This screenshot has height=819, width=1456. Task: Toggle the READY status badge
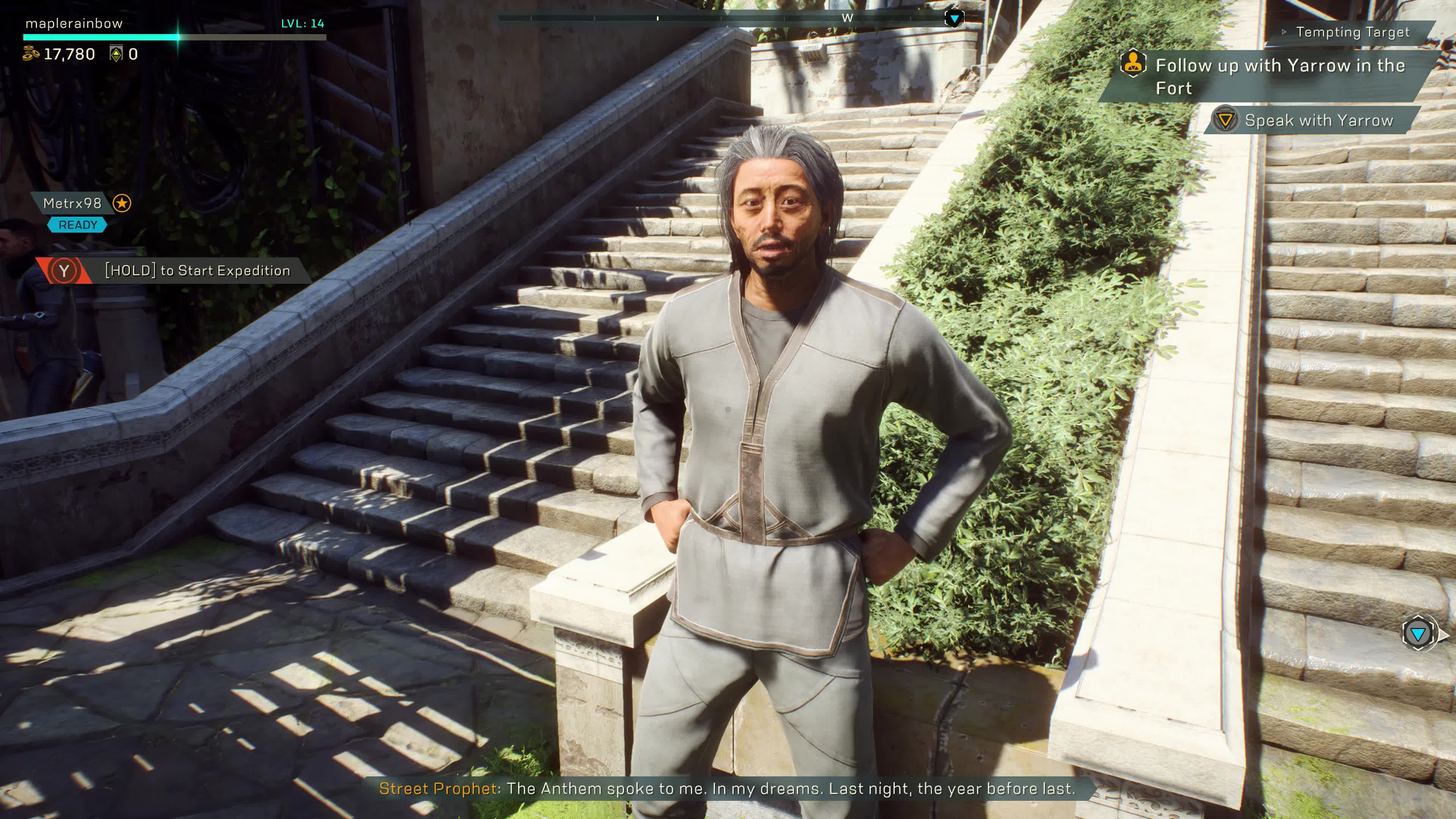[77, 224]
